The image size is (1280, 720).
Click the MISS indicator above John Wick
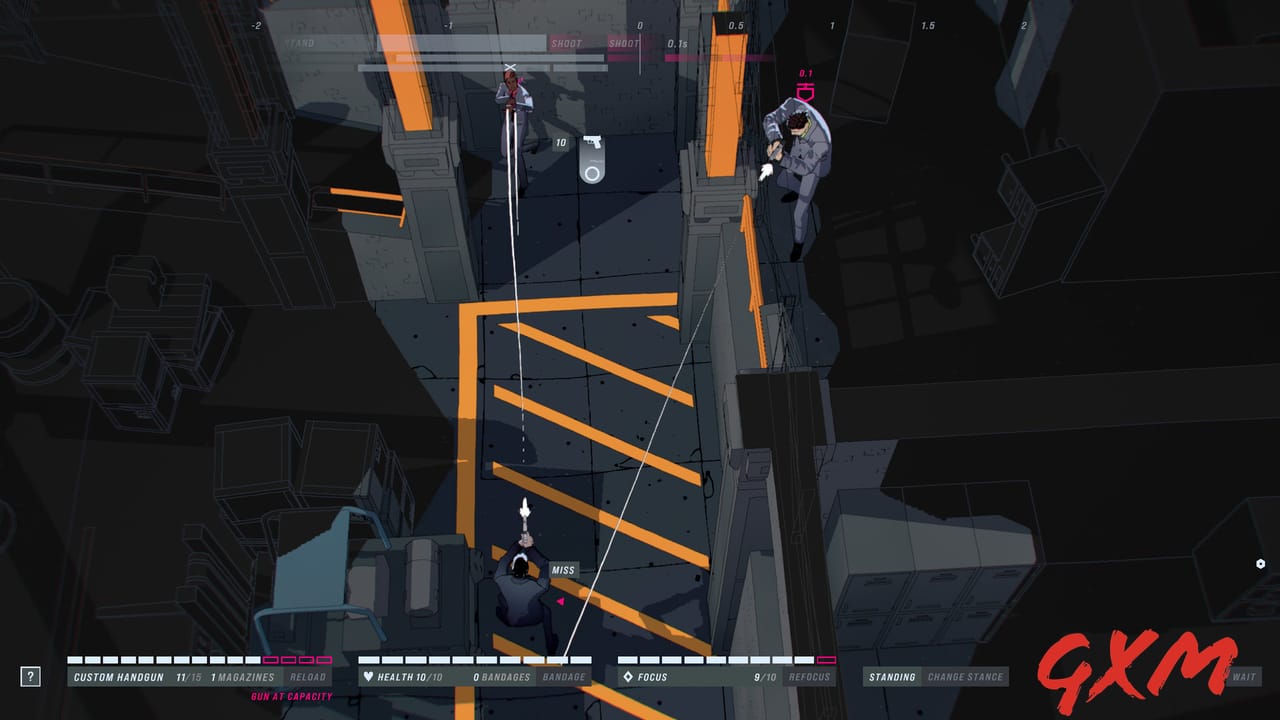click(565, 570)
